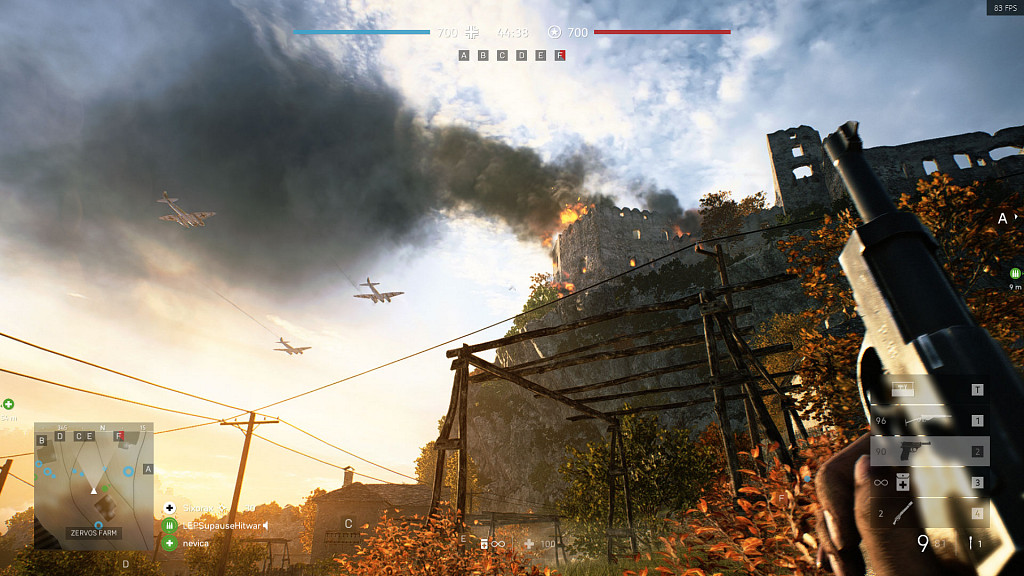Choose the long gadget in slot 4
Image resolution: width=1024 pixels, height=576 pixels.
coord(930,513)
